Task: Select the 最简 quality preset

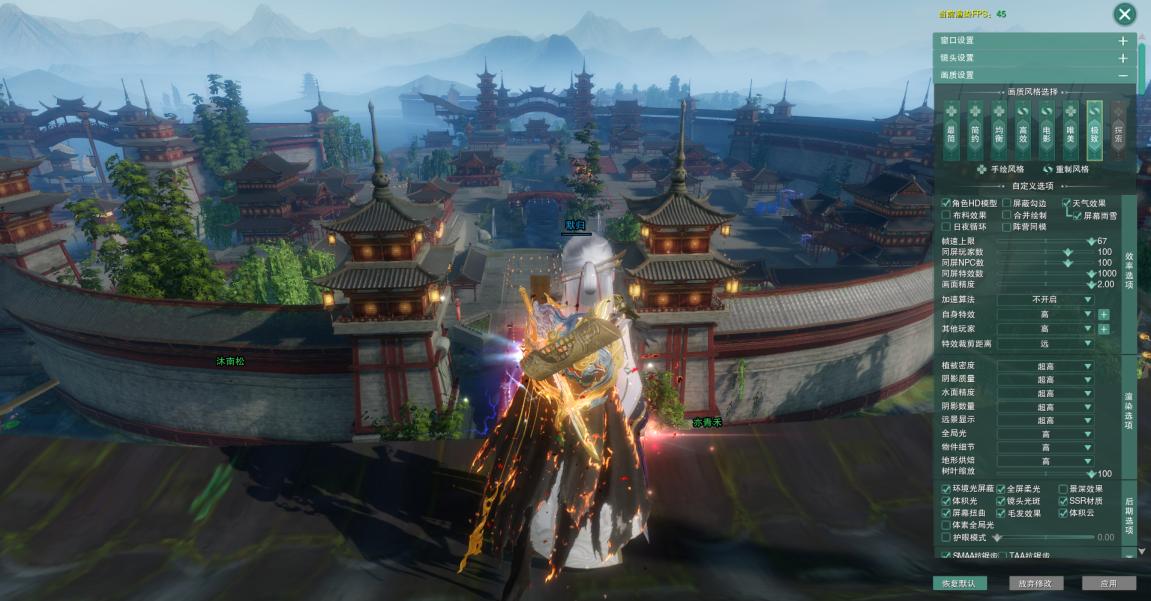Action: pos(951,130)
